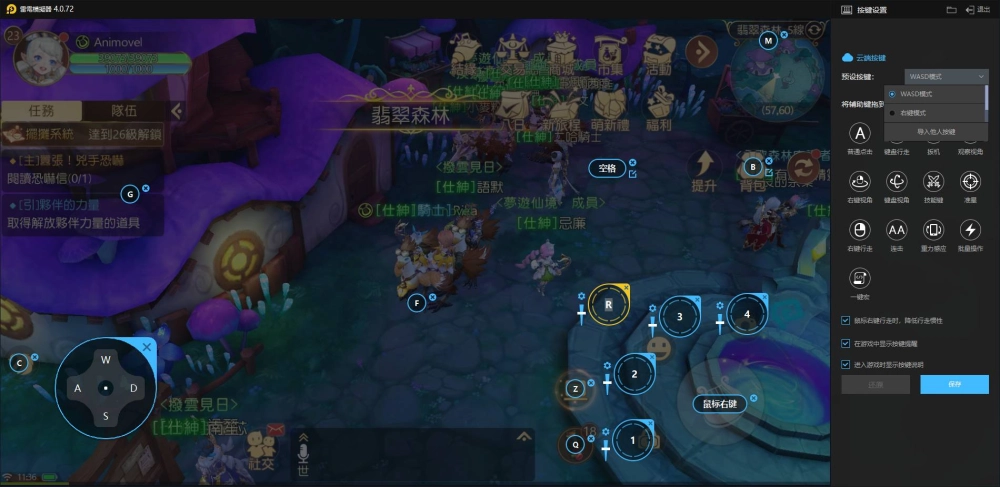Open the 商城 shop icon
1000x487 pixels.
coord(561,52)
